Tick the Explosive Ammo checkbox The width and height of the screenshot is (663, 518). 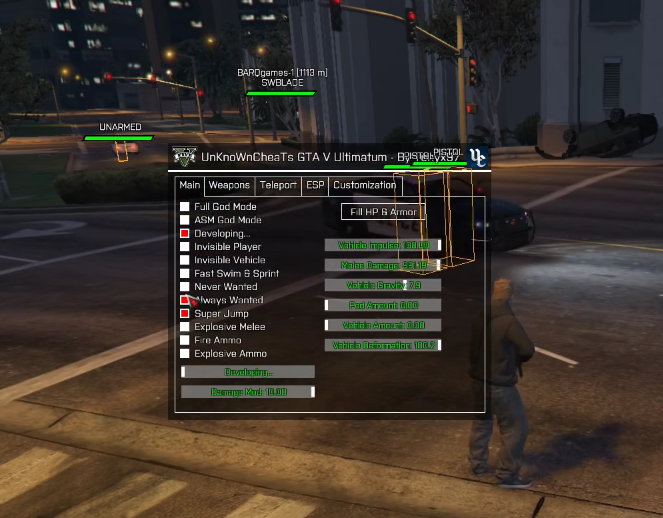coord(185,354)
